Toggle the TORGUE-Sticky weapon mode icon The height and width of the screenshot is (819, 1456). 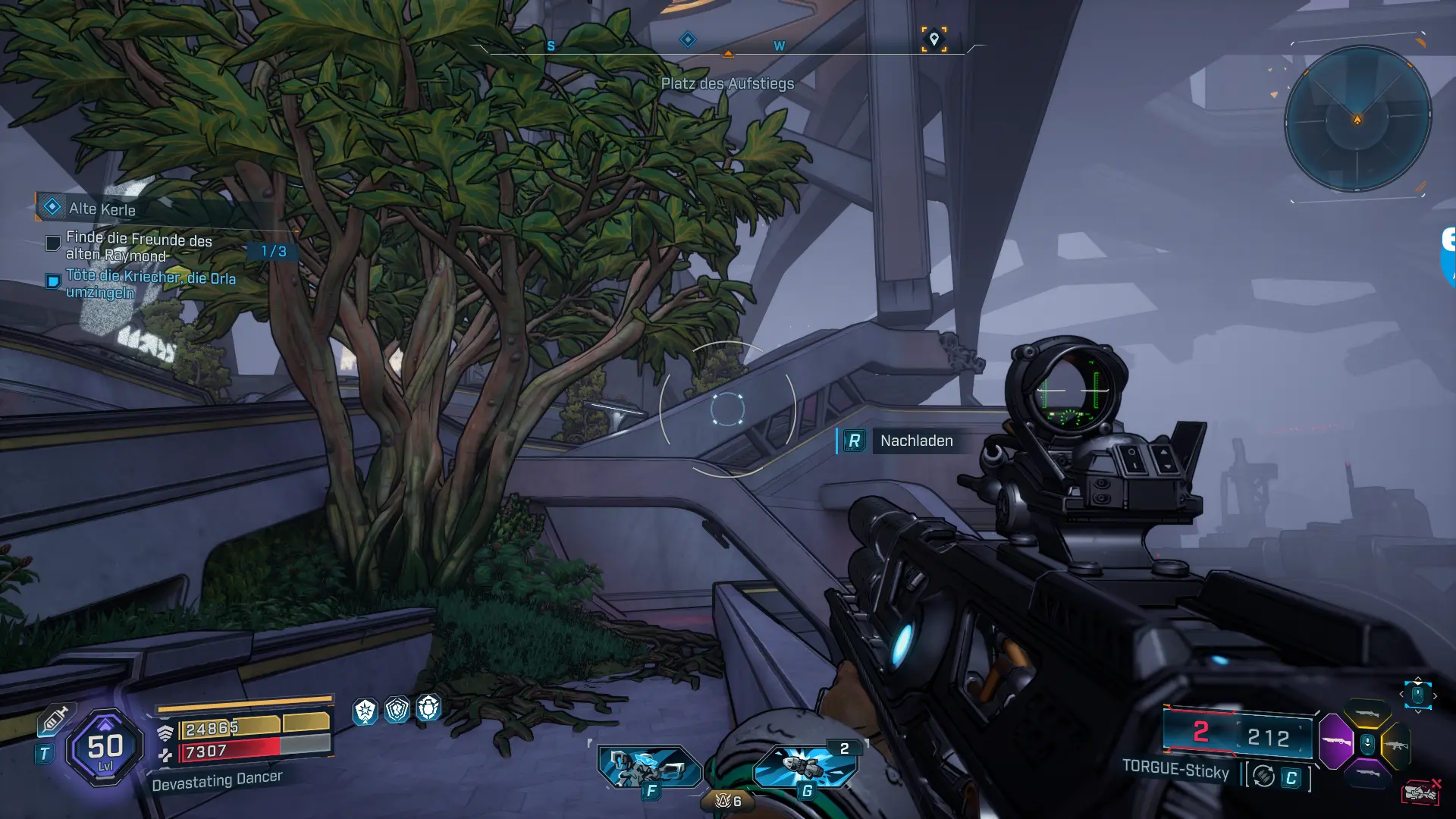click(1263, 776)
